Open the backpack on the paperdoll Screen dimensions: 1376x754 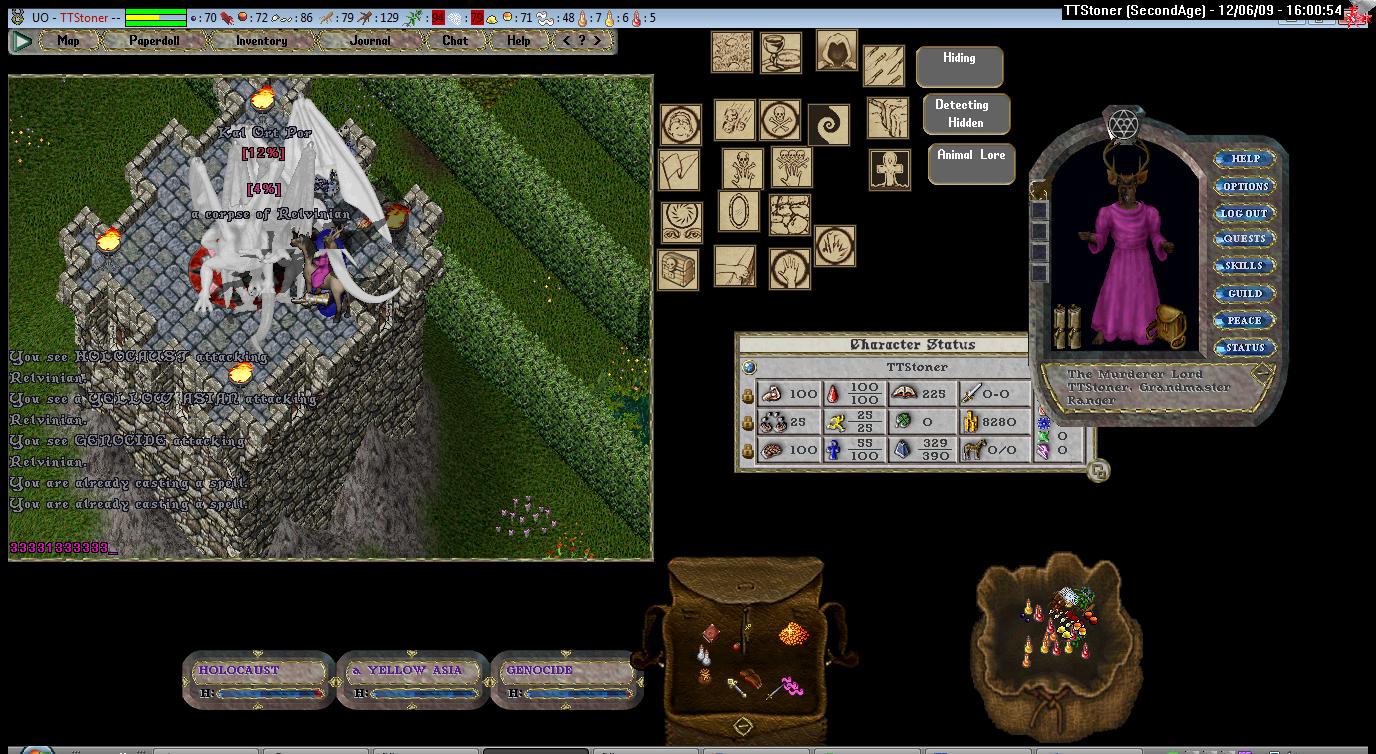point(1165,325)
